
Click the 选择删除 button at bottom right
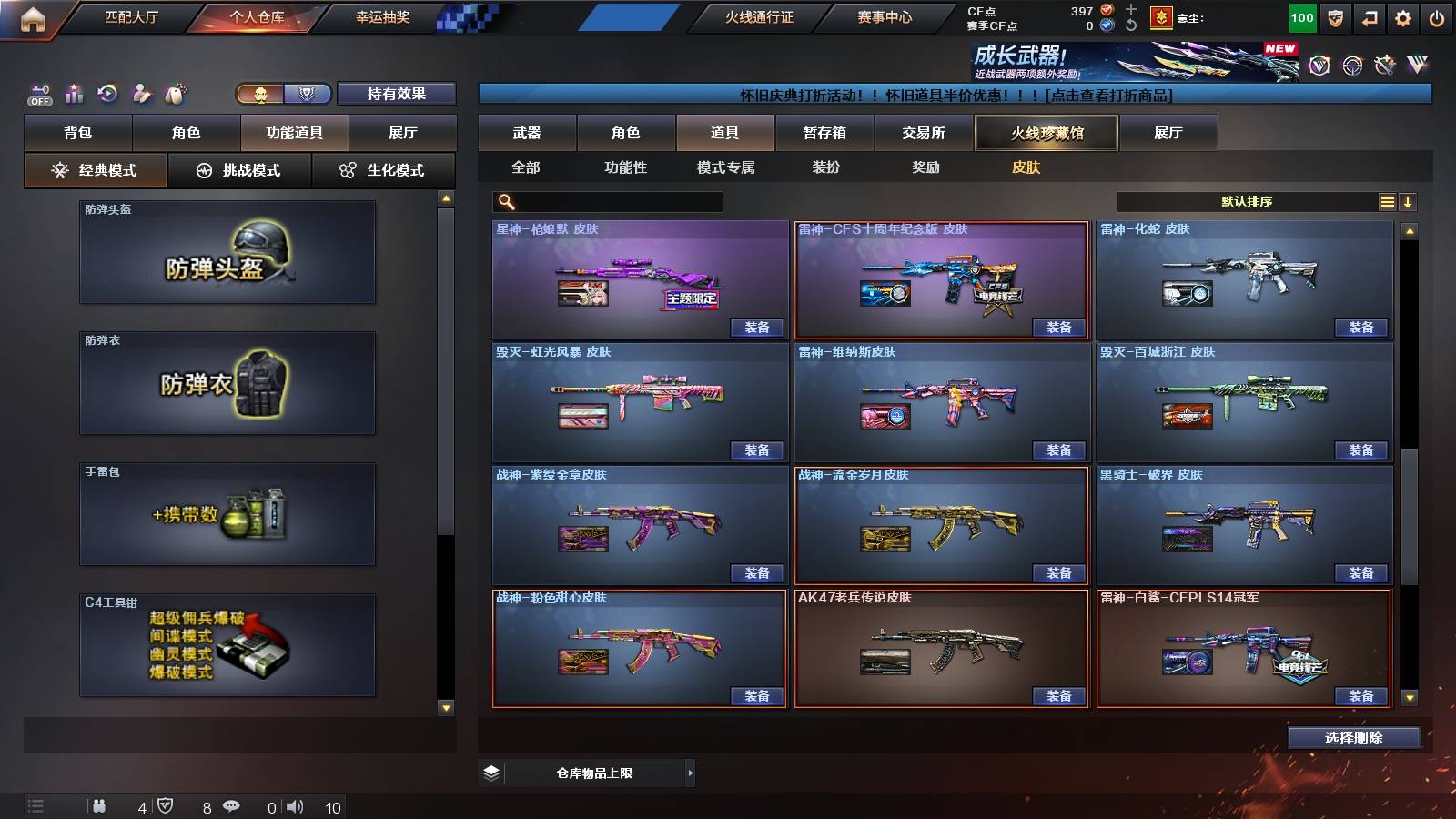pyautogui.click(x=1352, y=737)
